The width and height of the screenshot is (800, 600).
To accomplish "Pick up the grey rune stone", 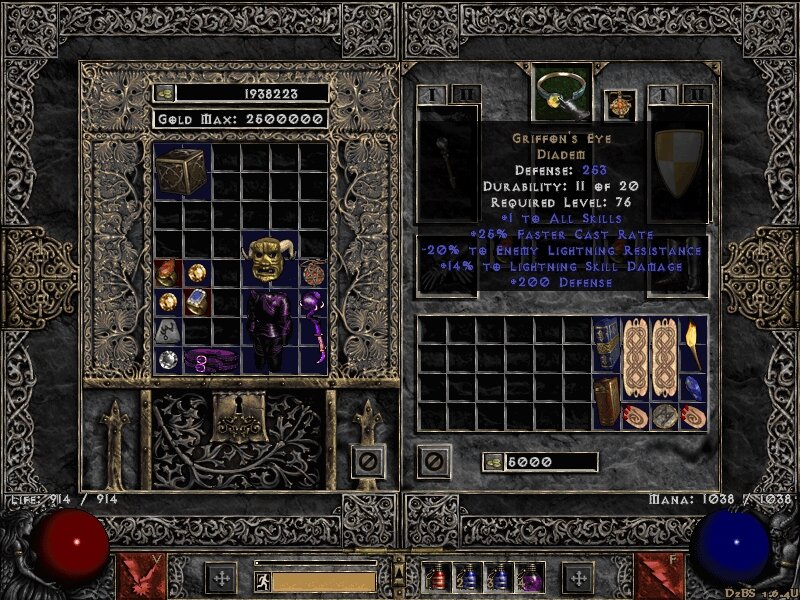I will point(168,329).
